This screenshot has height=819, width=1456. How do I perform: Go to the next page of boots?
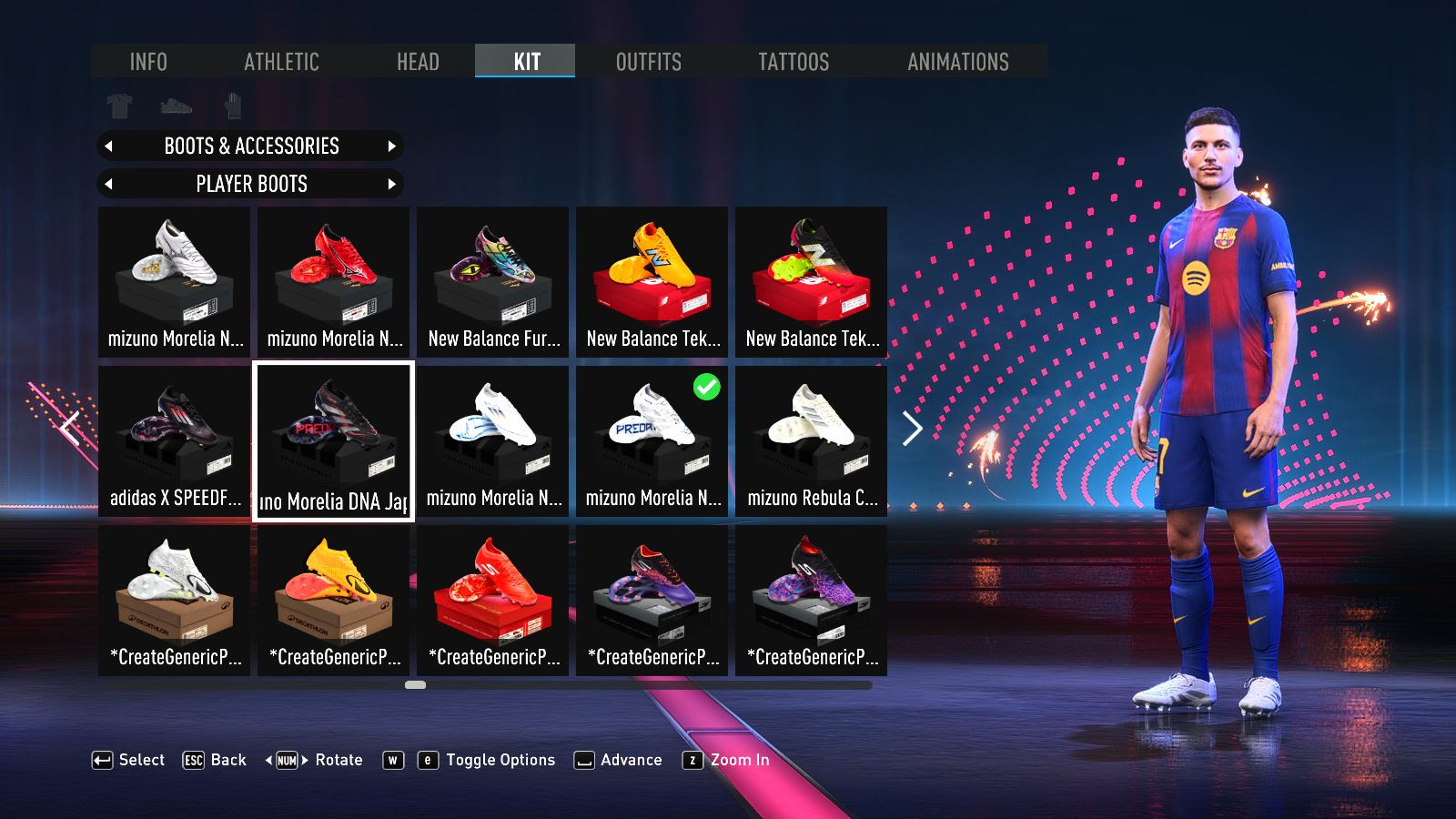(x=912, y=429)
